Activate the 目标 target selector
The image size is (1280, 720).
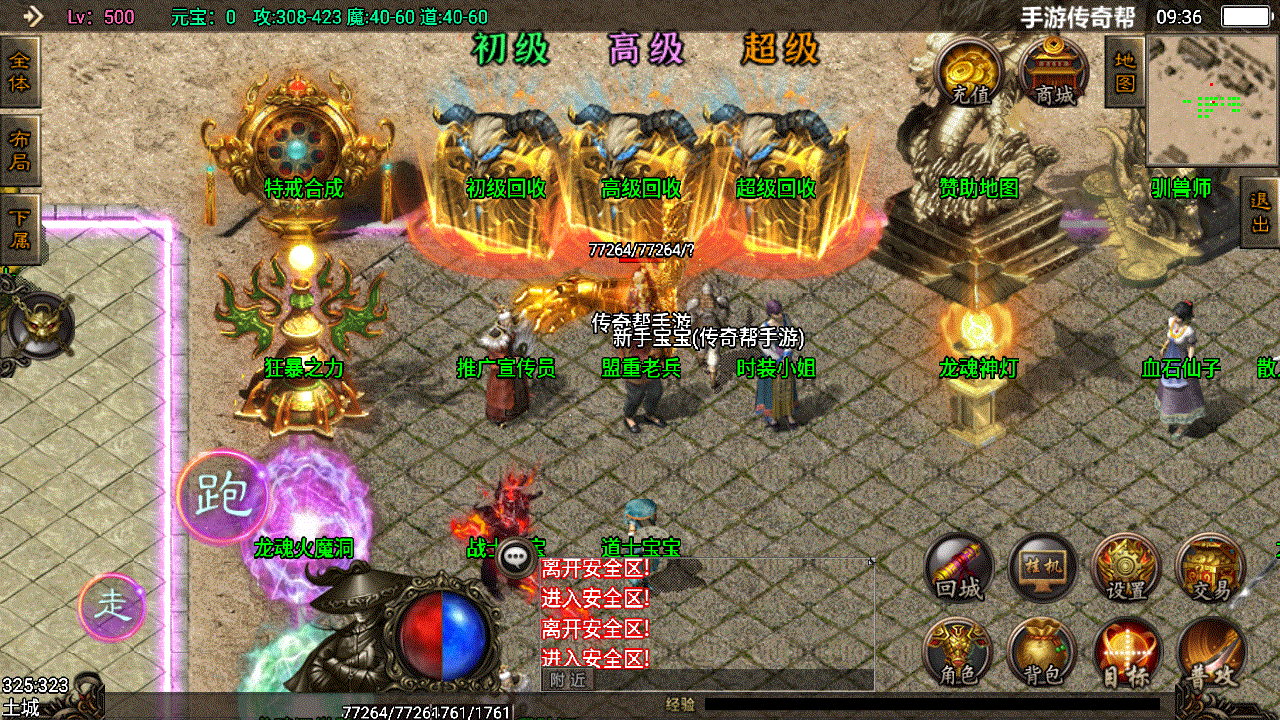[x=1126, y=650]
